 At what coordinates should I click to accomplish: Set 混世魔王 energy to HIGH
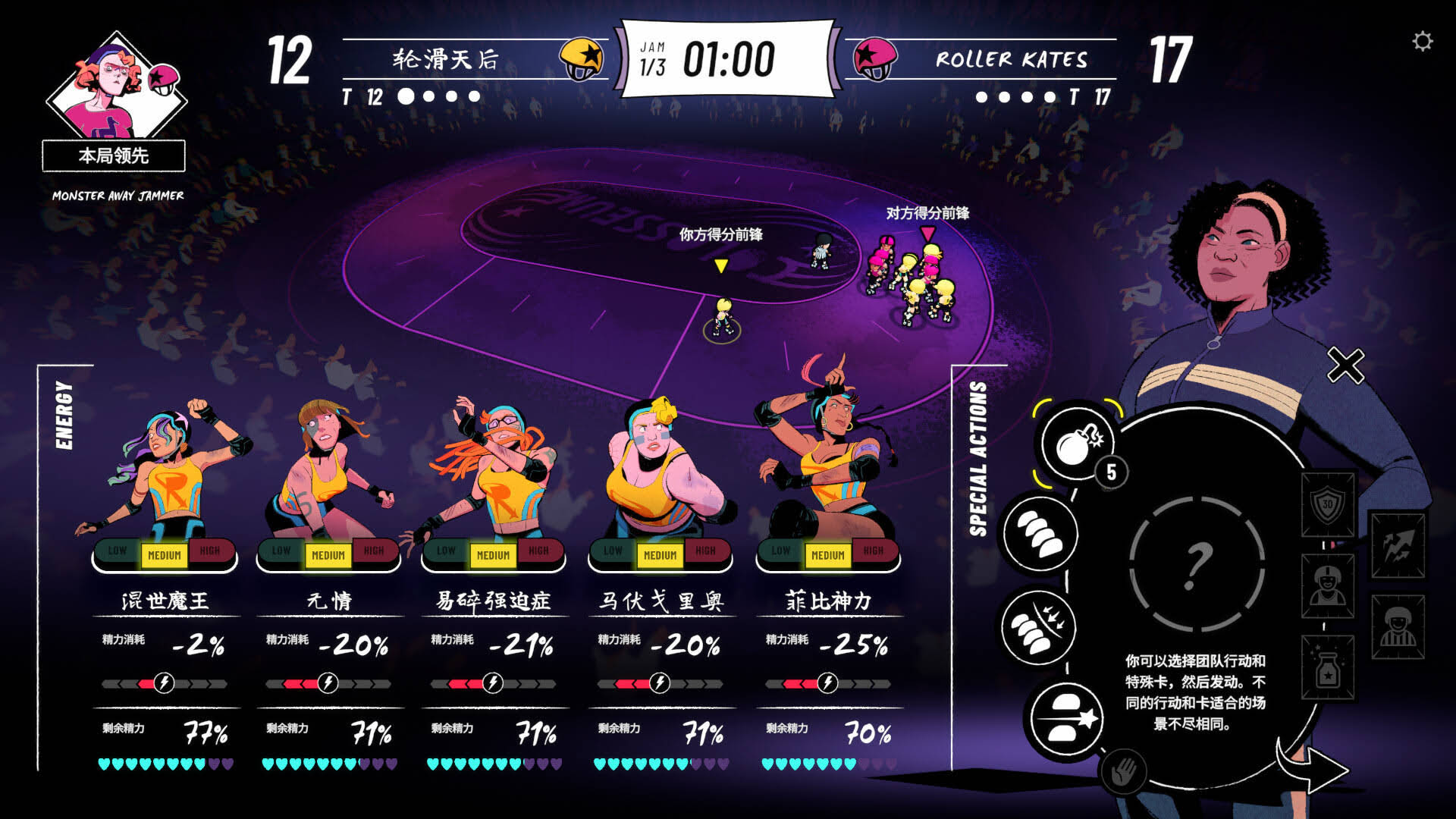pos(210,551)
